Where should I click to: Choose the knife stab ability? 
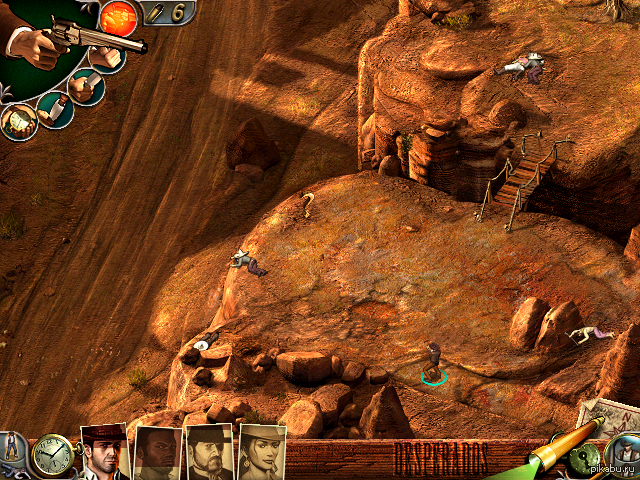(88, 86)
